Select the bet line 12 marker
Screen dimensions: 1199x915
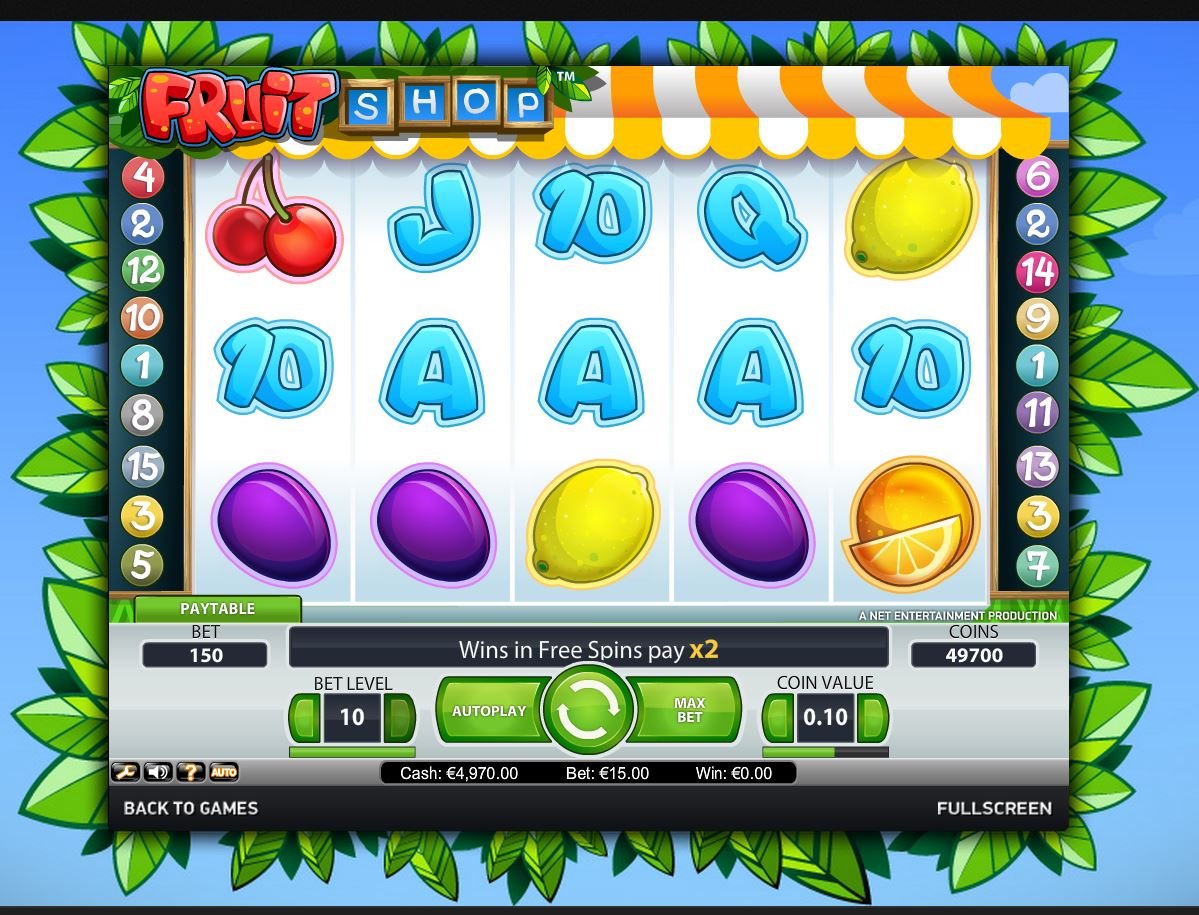click(x=141, y=270)
